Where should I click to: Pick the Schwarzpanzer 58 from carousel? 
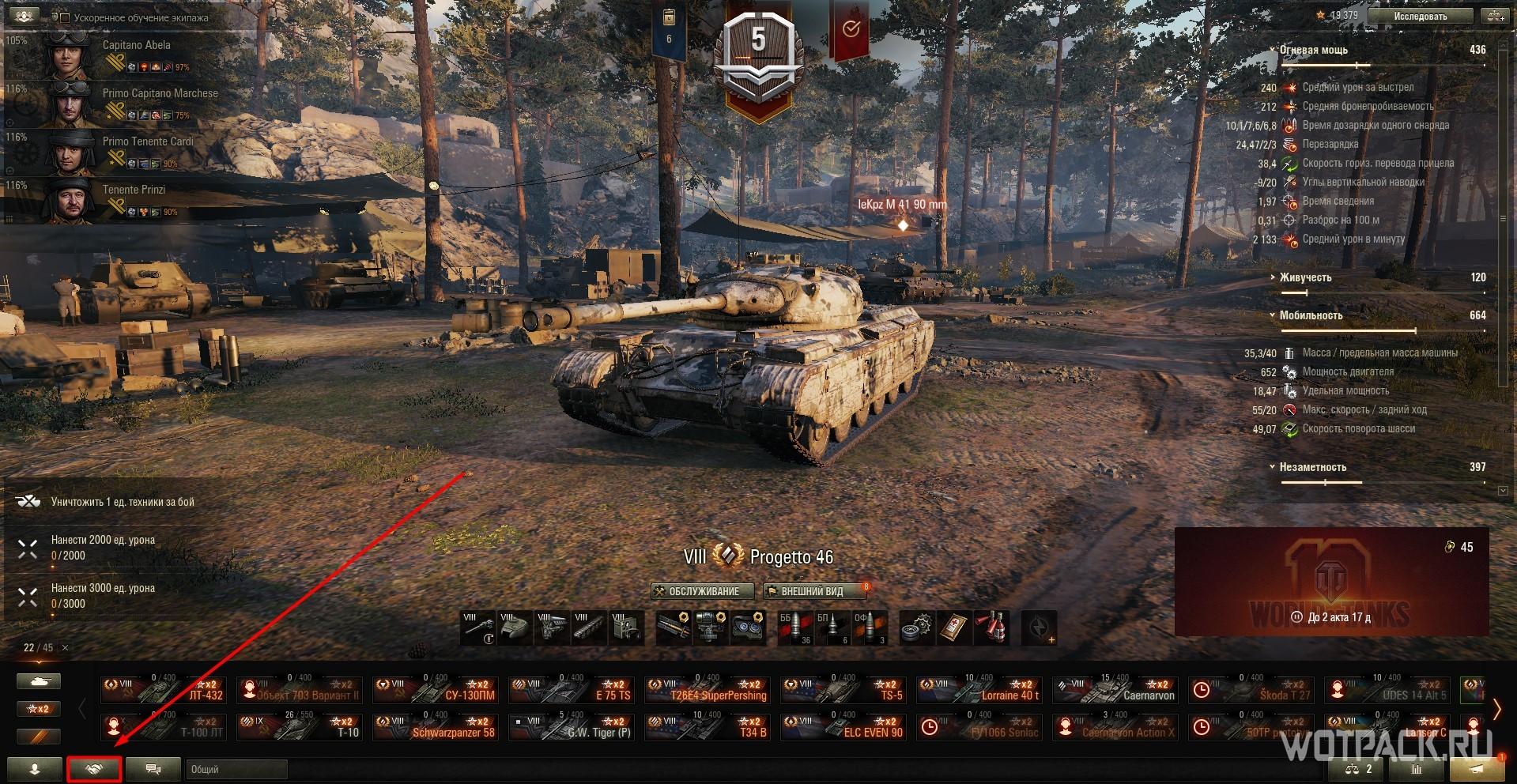pyautogui.click(x=436, y=727)
